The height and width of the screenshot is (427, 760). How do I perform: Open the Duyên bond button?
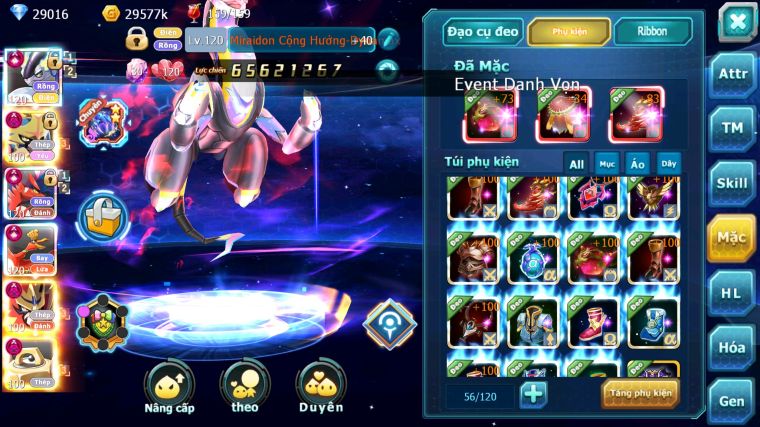(320, 388)
